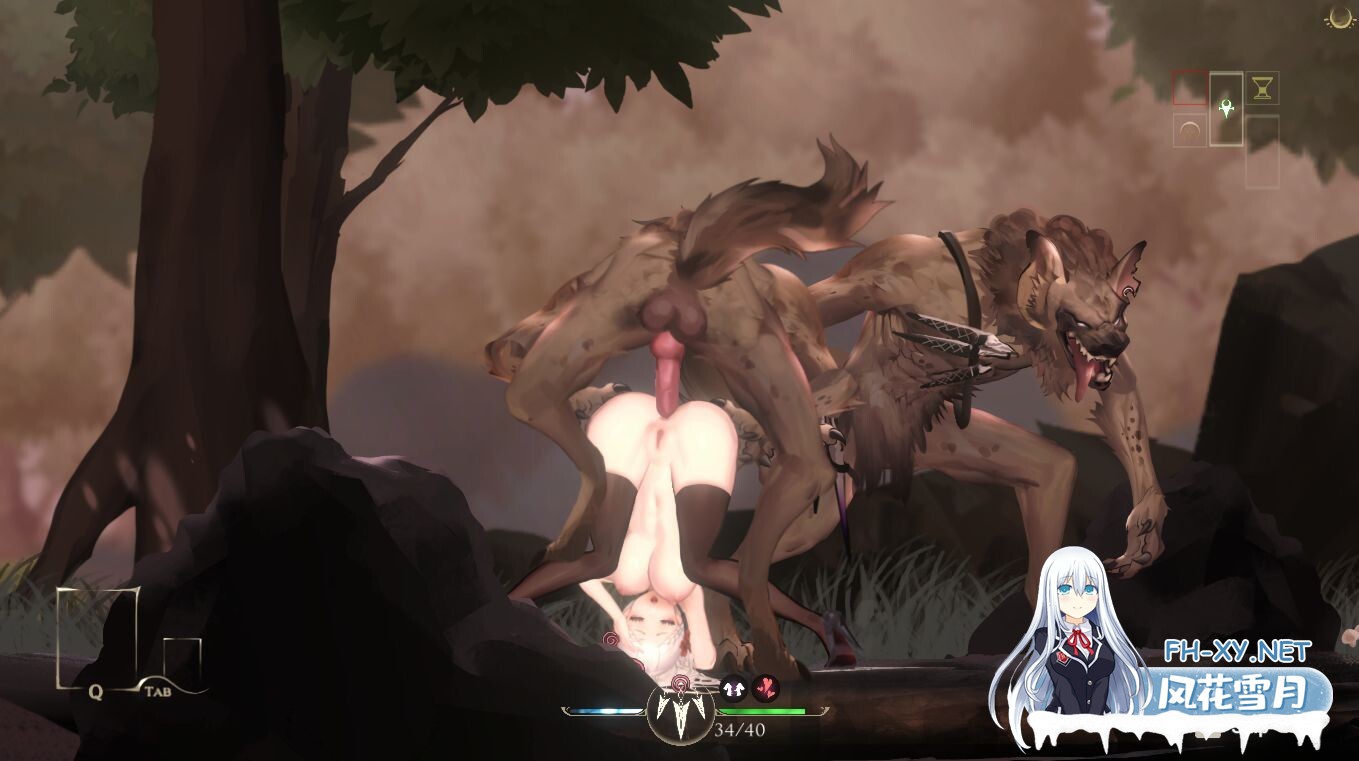1359x761 pixels.
Task: Click the green health bar
Action: click(x=763, y=711)
